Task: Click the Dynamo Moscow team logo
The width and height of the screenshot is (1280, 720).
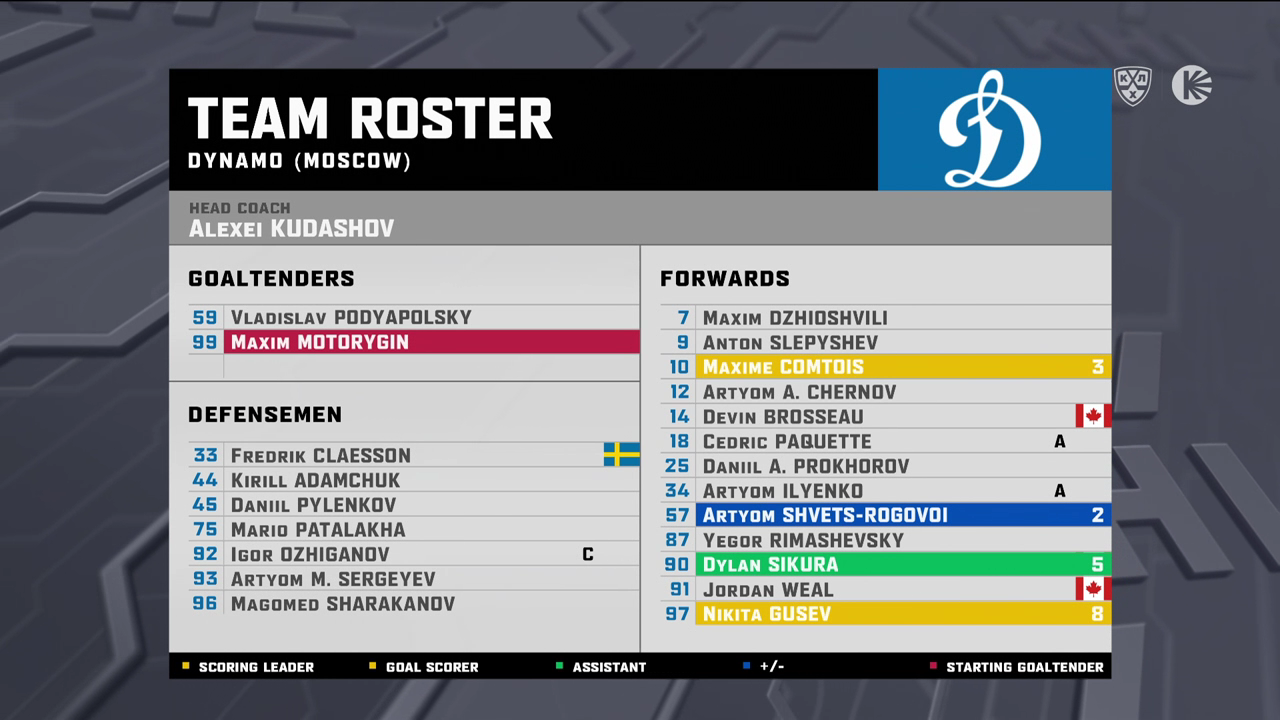Action: [993, 129]
